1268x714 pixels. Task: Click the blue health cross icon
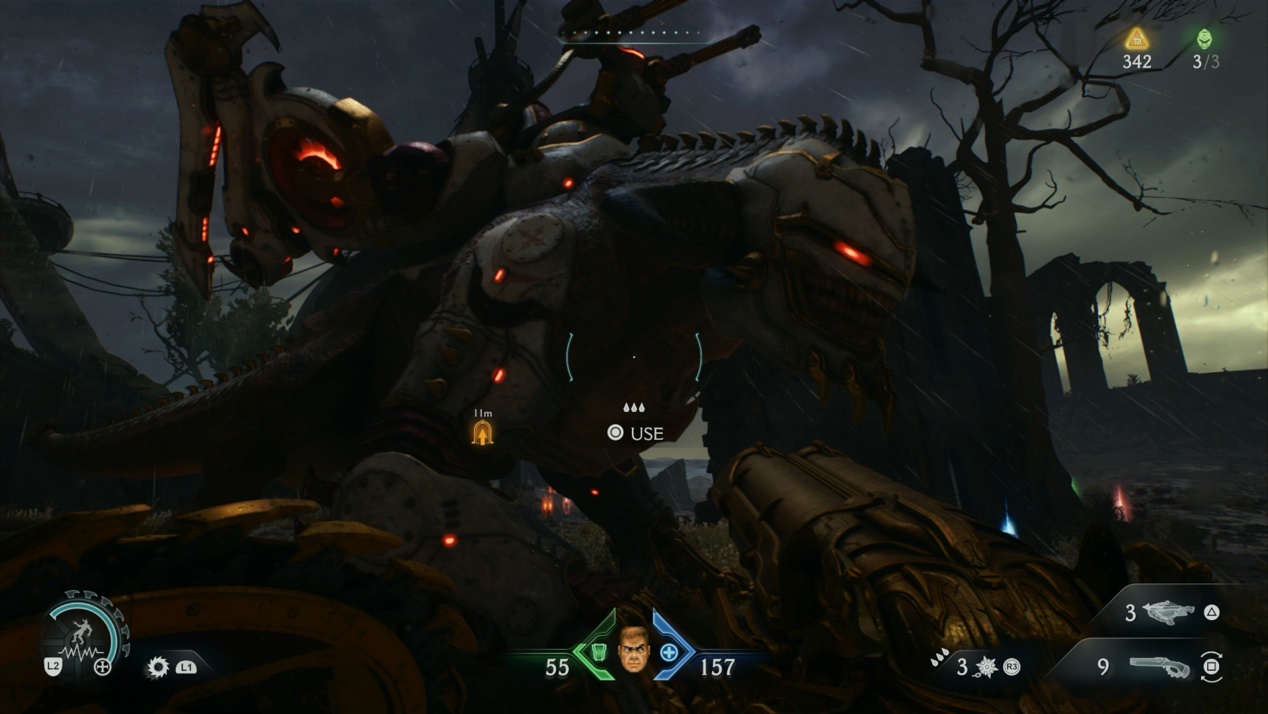click(669, 652)
